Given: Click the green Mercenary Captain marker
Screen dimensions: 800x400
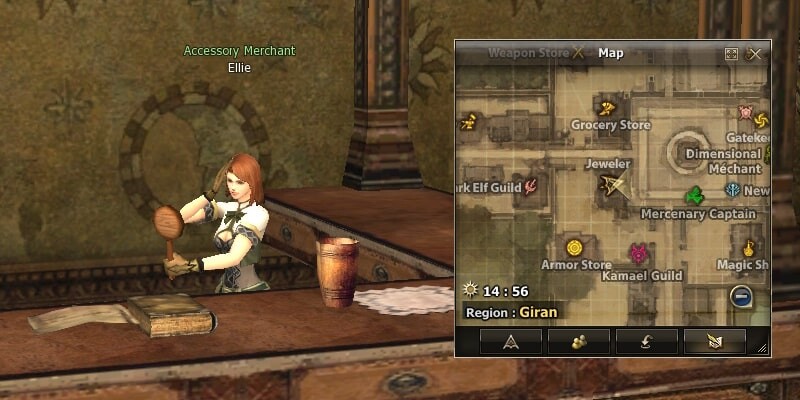Looking at the screenshot, I should coord(694,195).
